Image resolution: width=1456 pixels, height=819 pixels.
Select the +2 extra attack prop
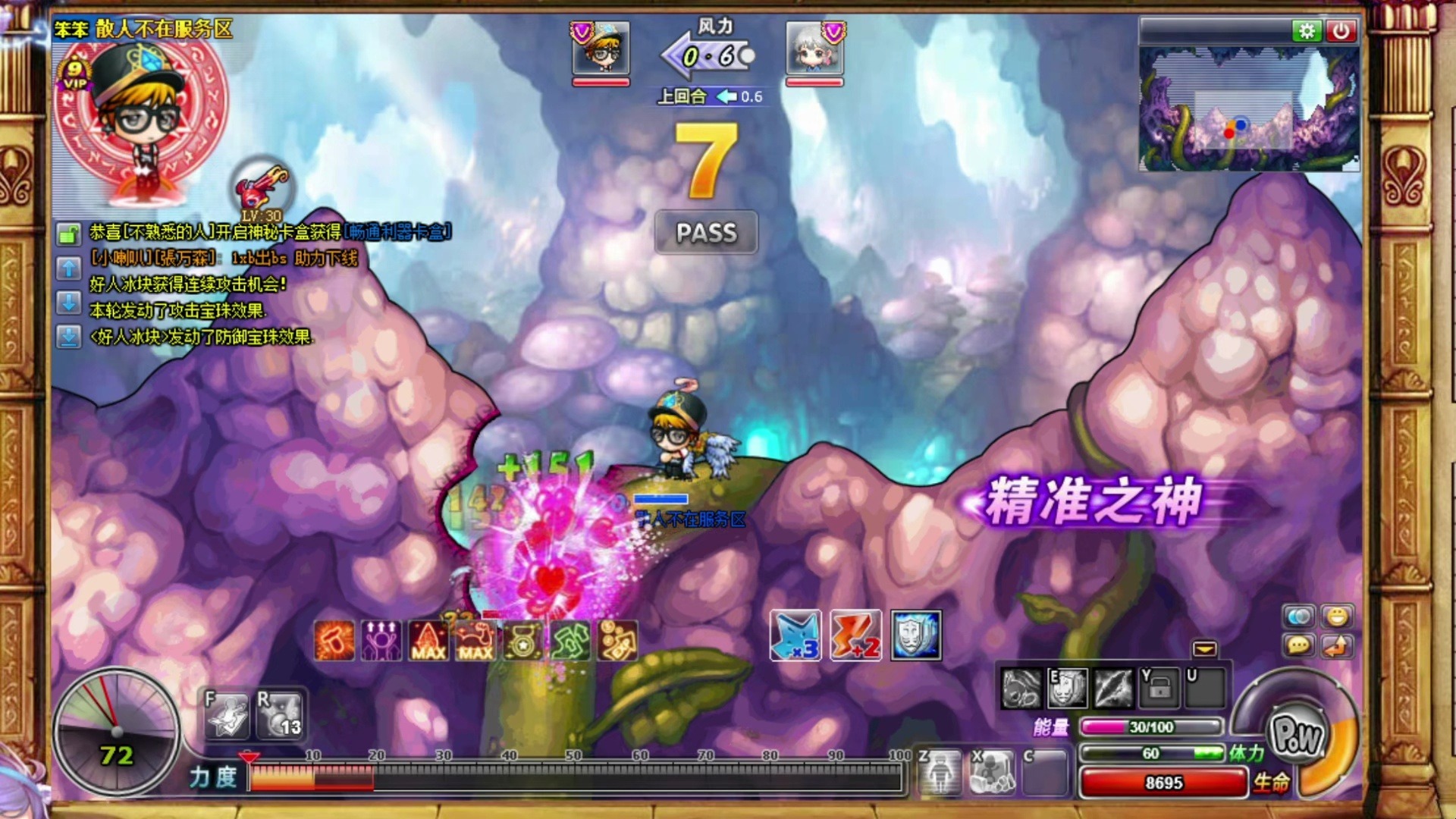[x=855, y=635]
